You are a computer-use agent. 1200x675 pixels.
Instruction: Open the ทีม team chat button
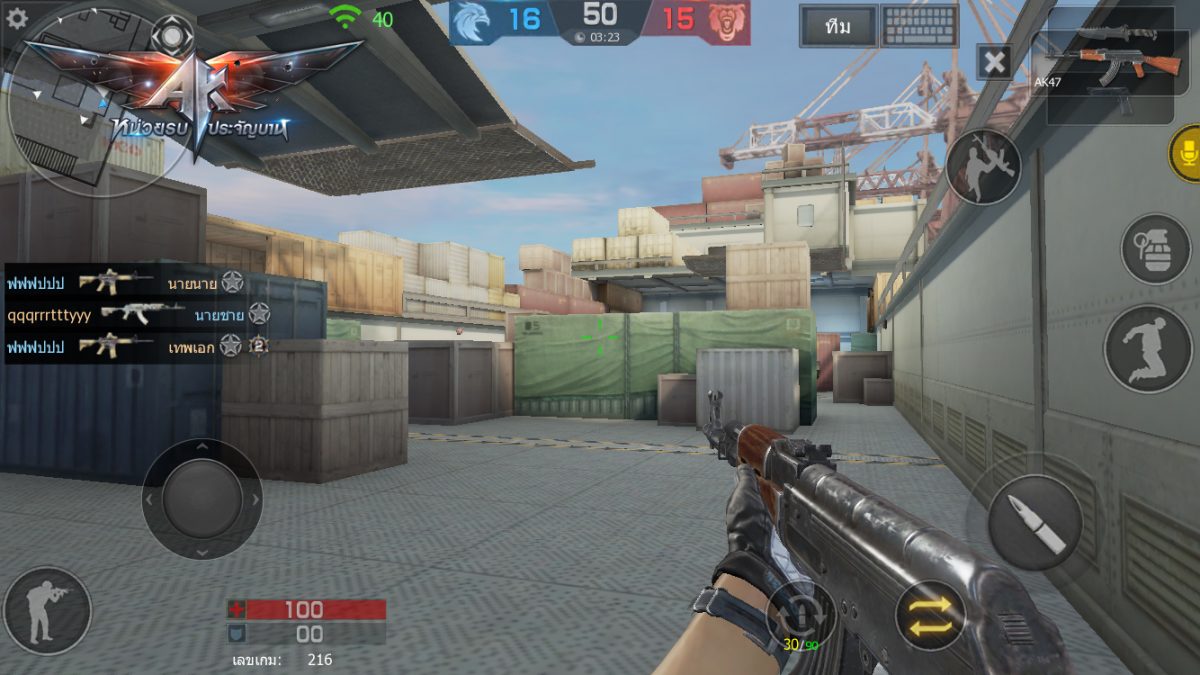pyautogui.click(x=838, y=27)
